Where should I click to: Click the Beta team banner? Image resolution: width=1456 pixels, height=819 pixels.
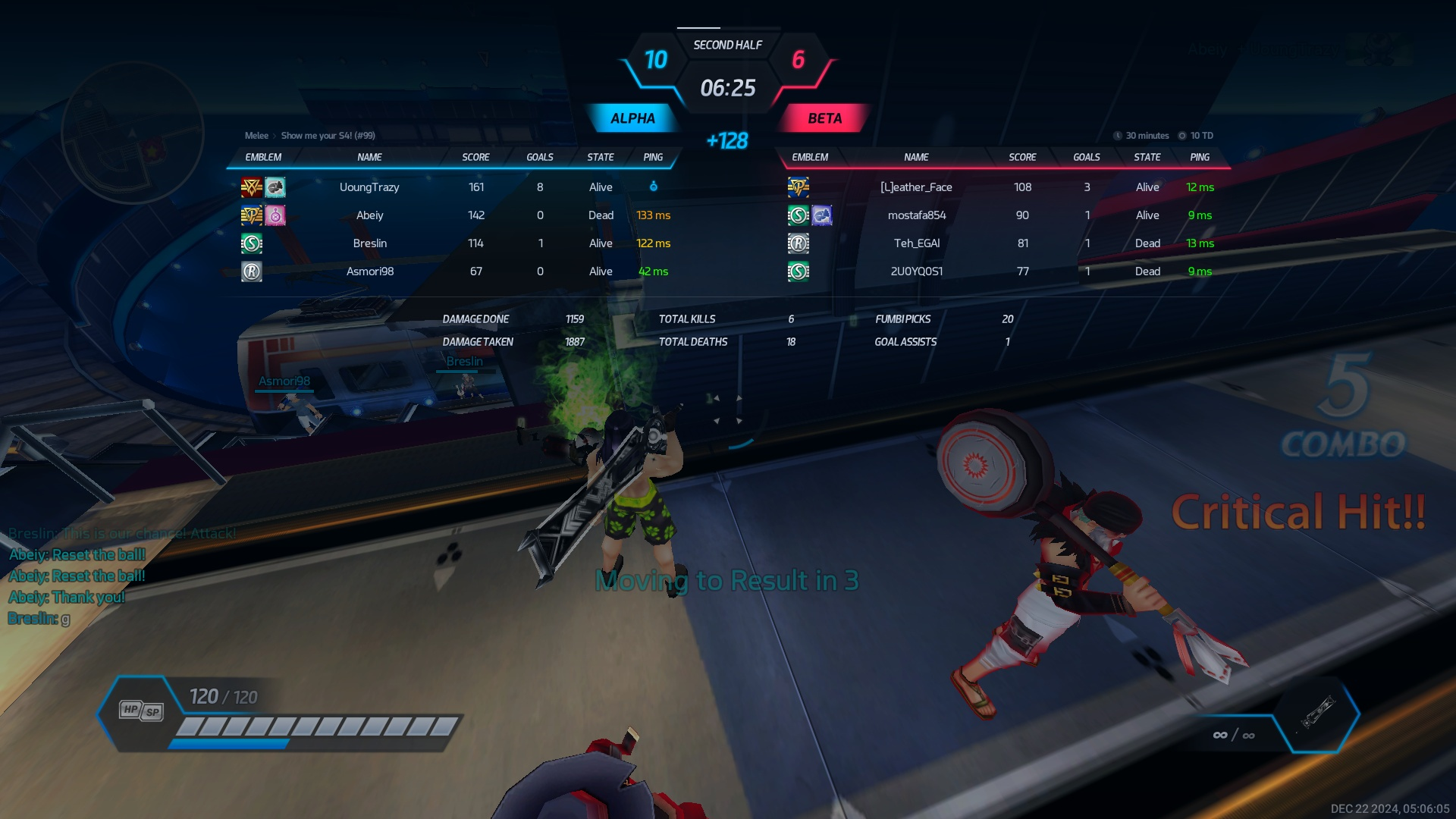(x=824, y=118)
